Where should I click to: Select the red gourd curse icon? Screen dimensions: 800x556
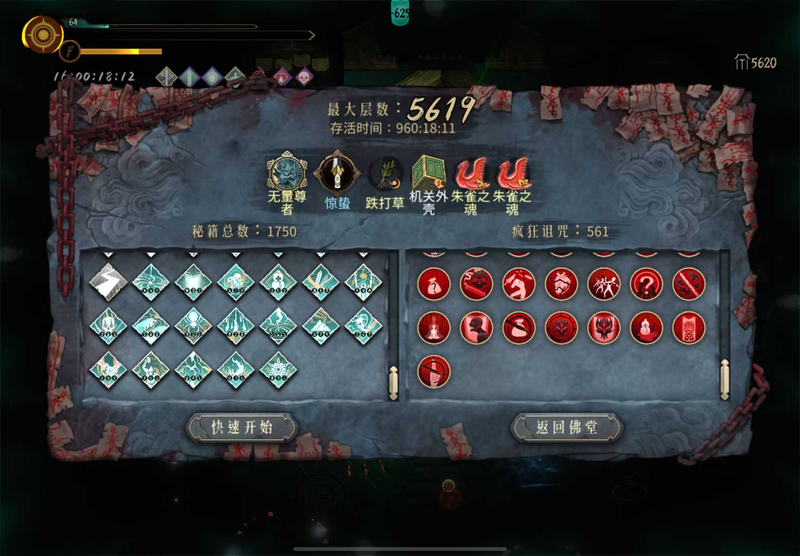pyautogui.click(x=646, y=326)
